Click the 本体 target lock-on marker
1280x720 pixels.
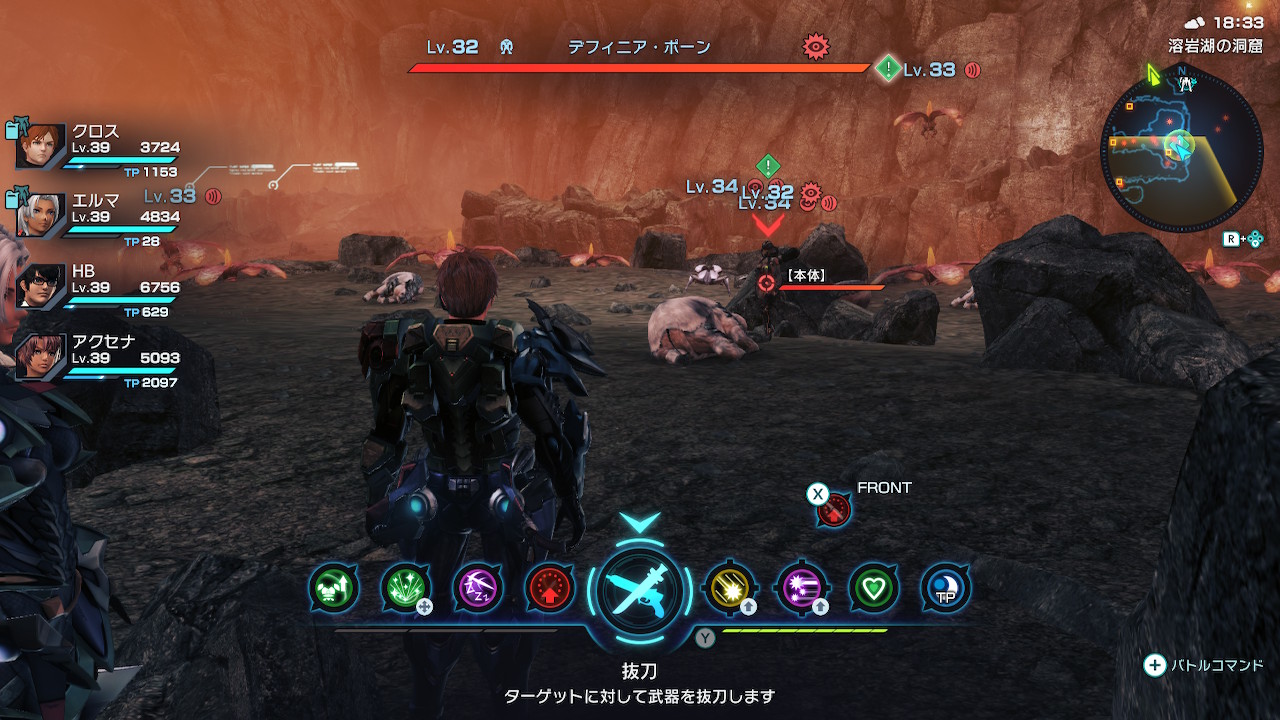click(767, 283)
